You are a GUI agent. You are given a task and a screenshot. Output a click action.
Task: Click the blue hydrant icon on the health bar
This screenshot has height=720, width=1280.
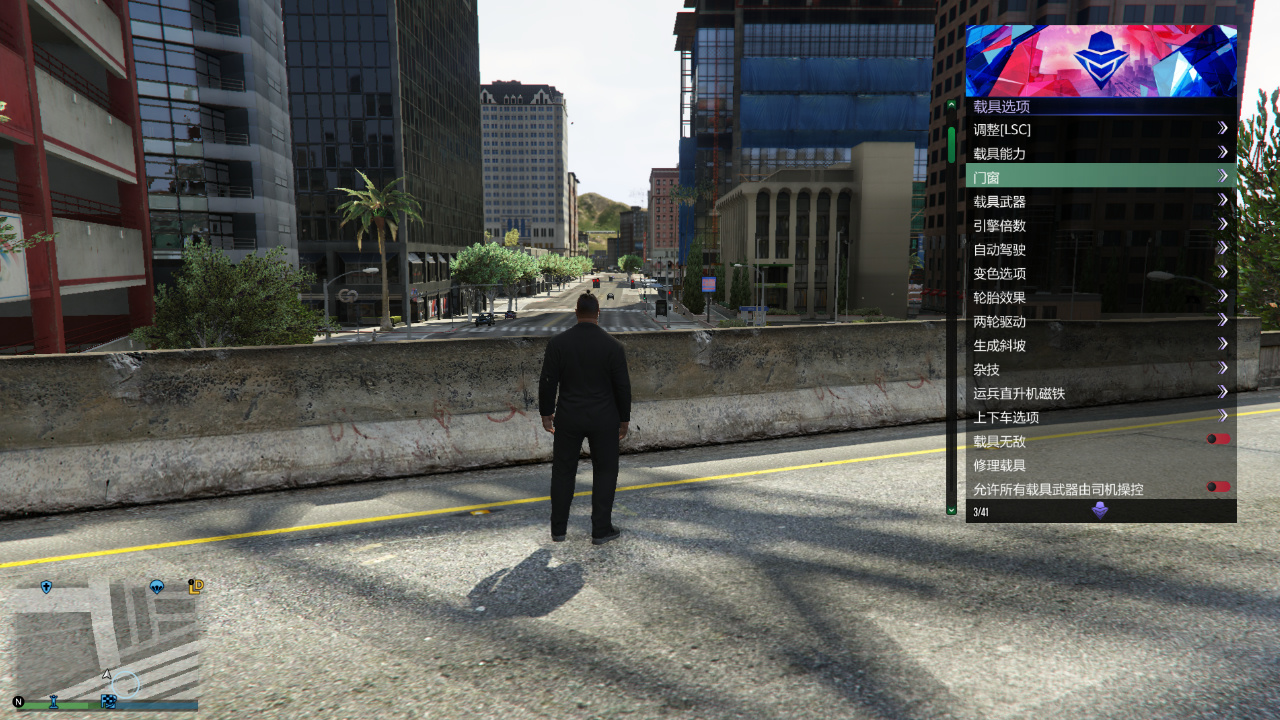coord(53,702)
